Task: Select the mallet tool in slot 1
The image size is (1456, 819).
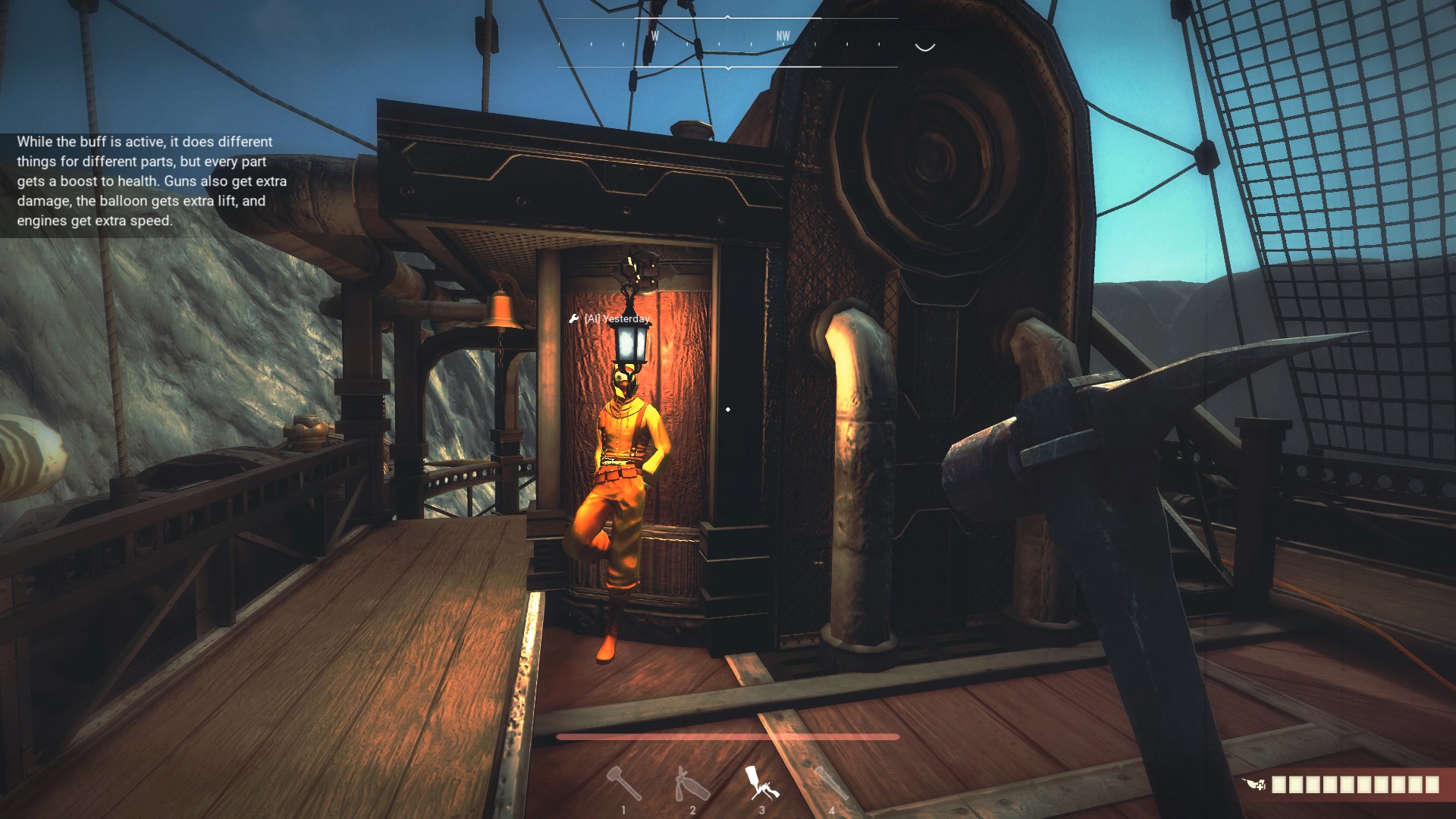Action: tap(623, 783)
